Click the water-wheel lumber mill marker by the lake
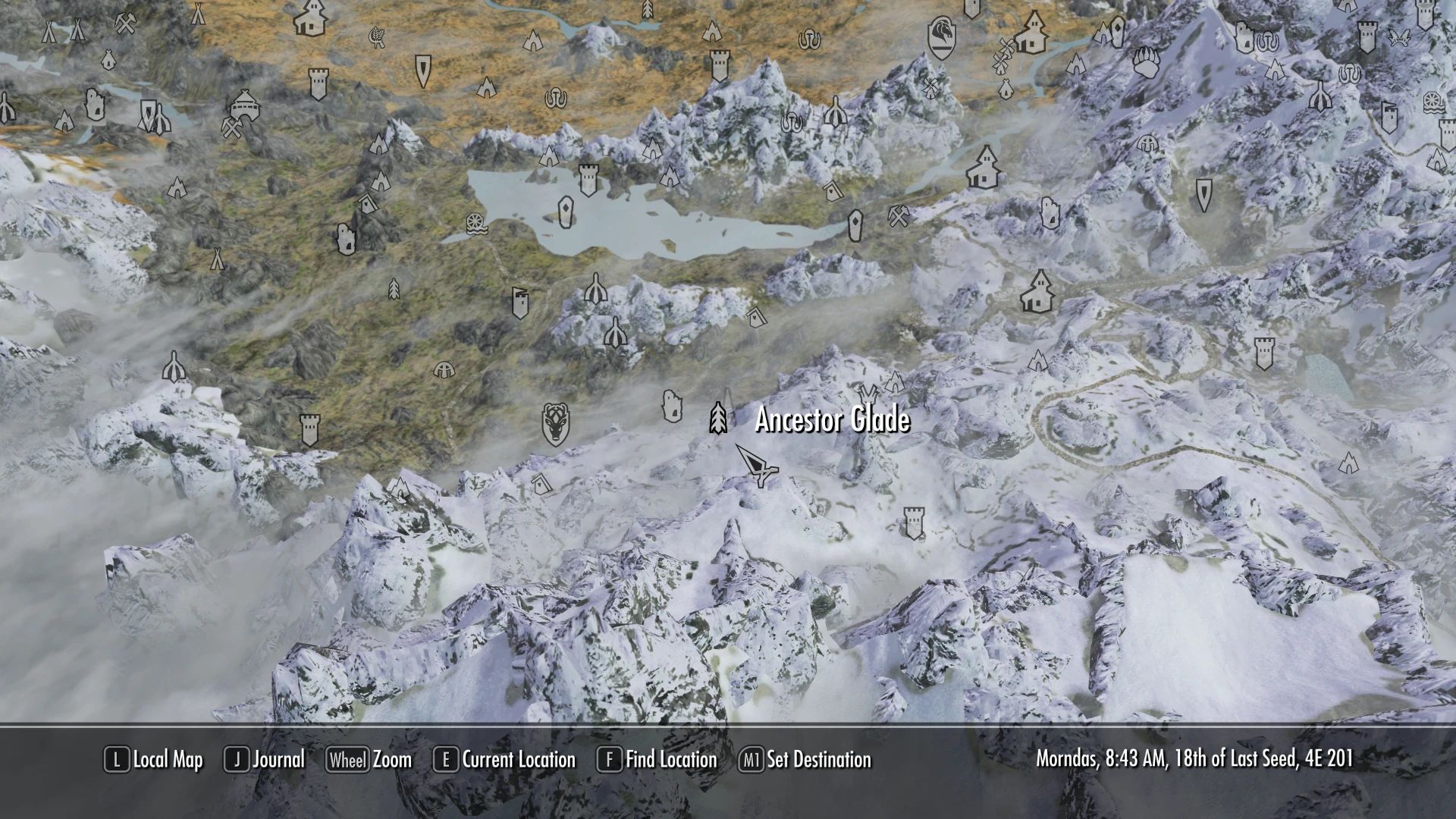The image size is (1456, 819). (x=475, y=224)
